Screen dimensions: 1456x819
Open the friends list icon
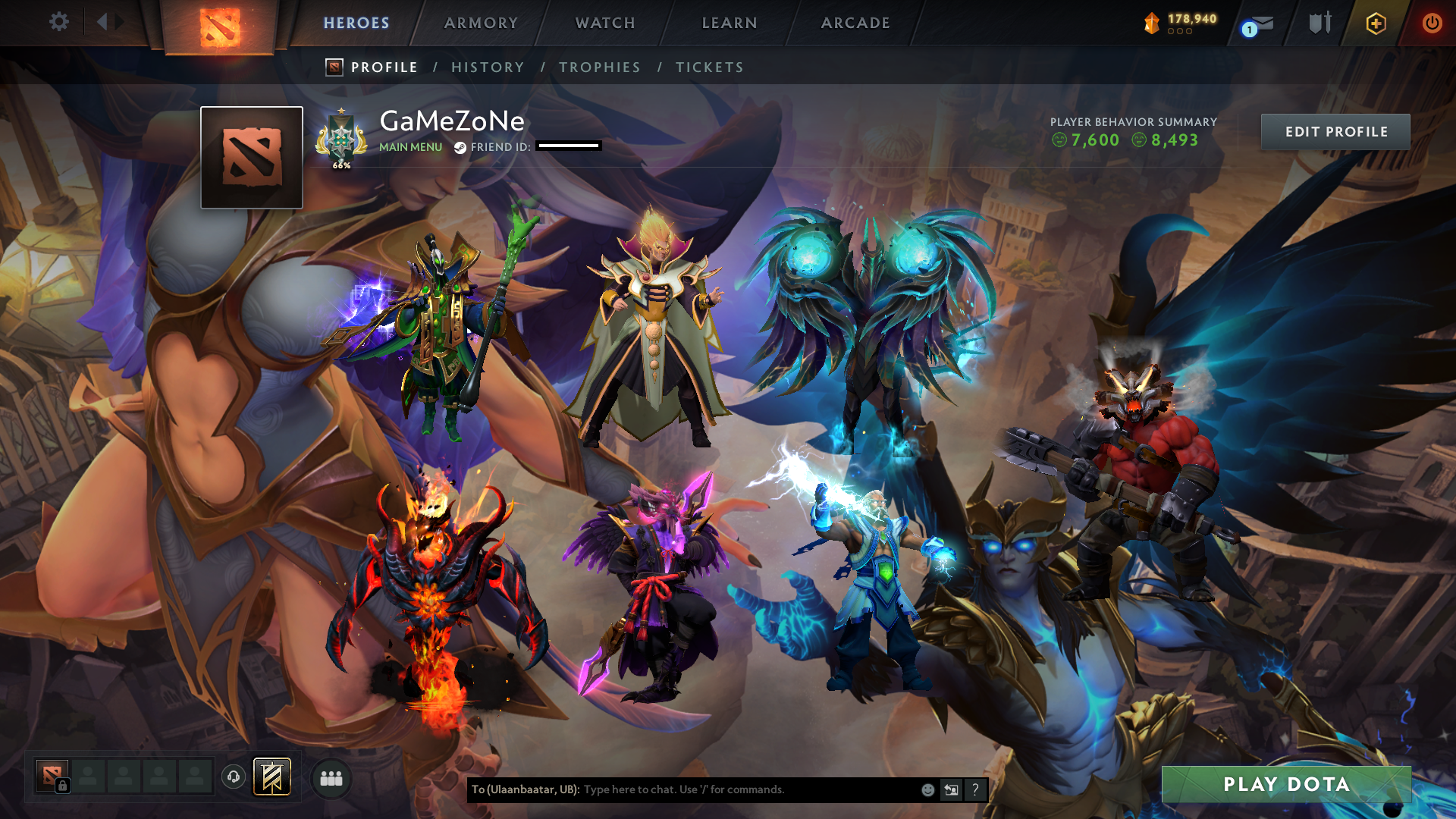(x=331, y=777)
